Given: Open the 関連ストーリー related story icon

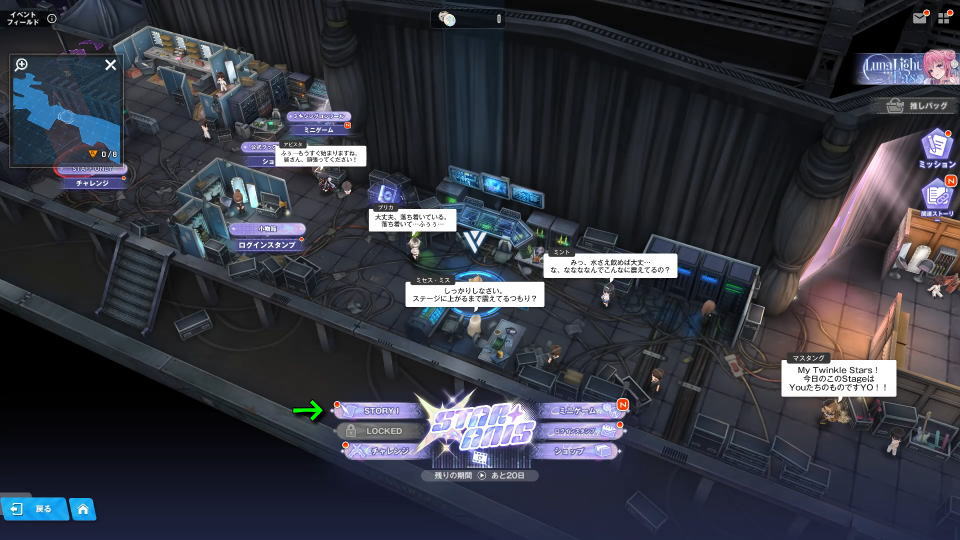Looking at the screenshot, I should (x=936, y=197).
